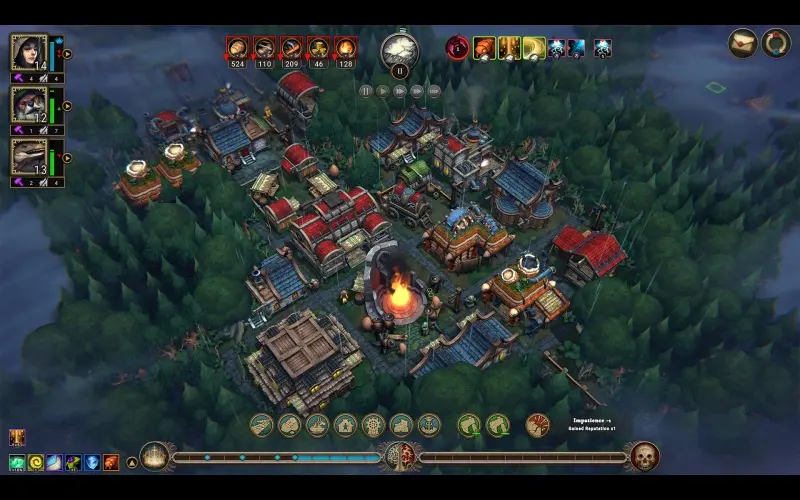Set game speed to double fast-forward
The height and width of the screenshot is (500, 800).
tap(400, 91)
